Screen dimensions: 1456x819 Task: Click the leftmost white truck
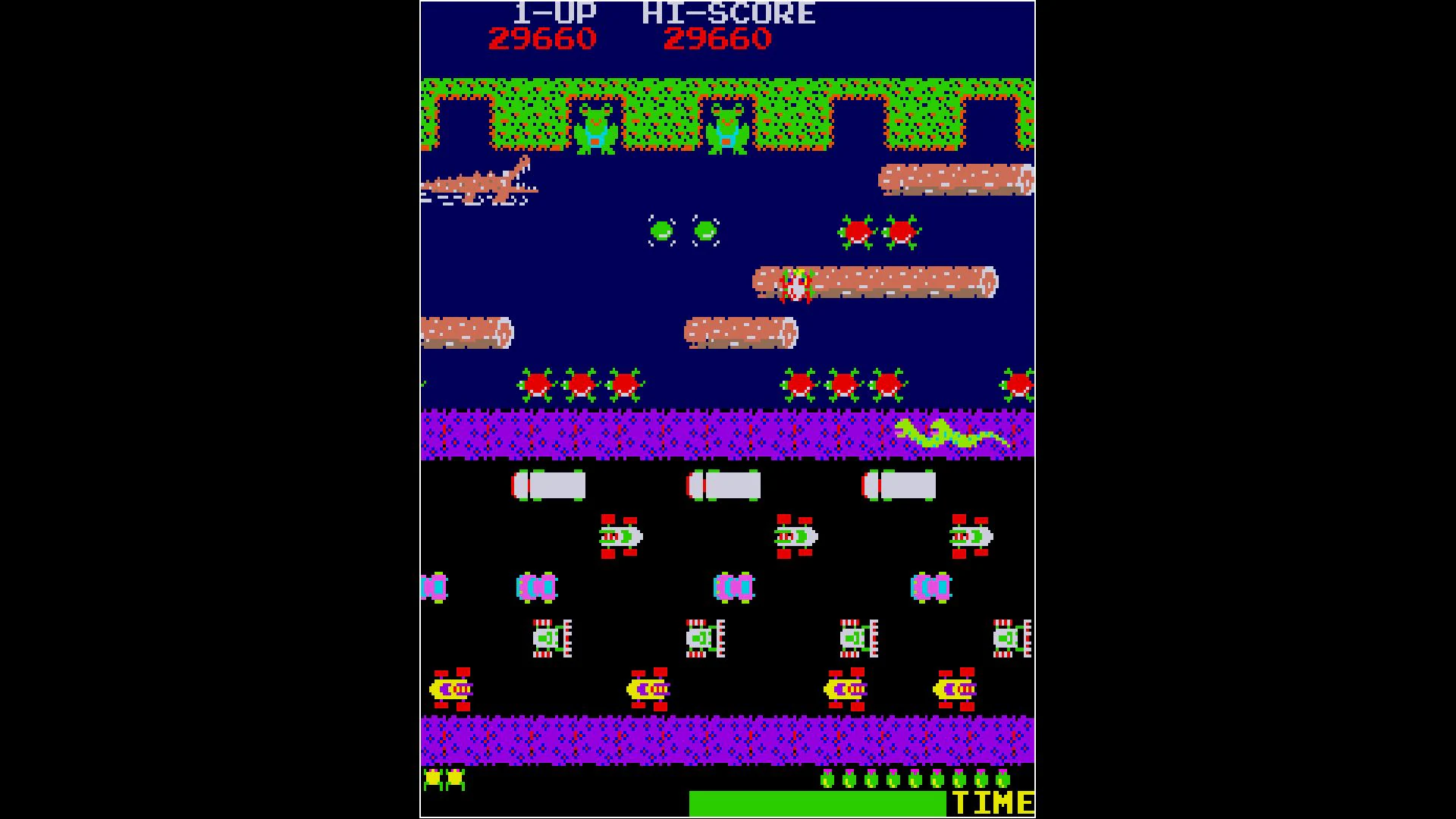[x=550, y=485]
